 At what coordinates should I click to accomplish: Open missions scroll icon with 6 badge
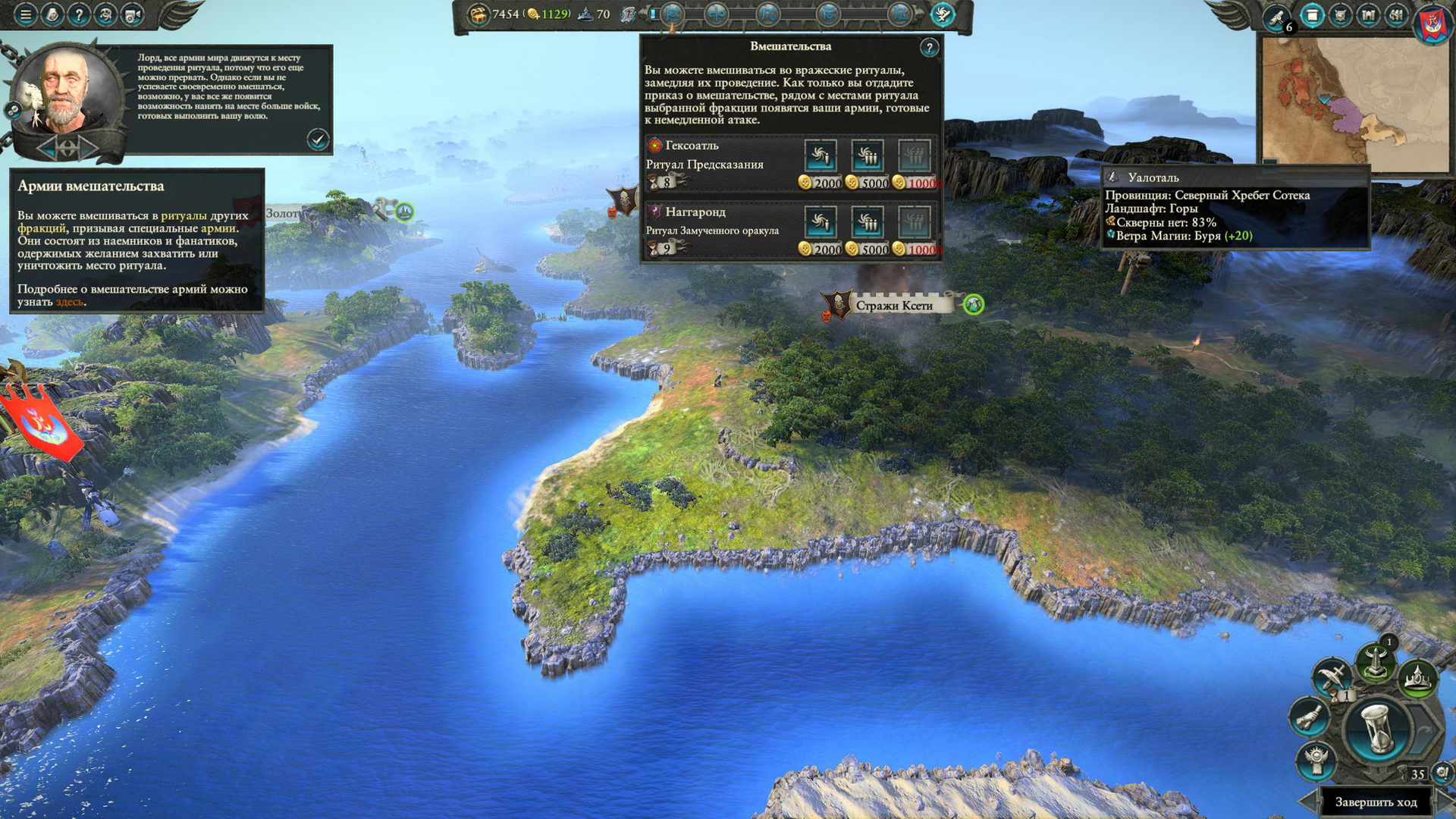pos(1277,17)
